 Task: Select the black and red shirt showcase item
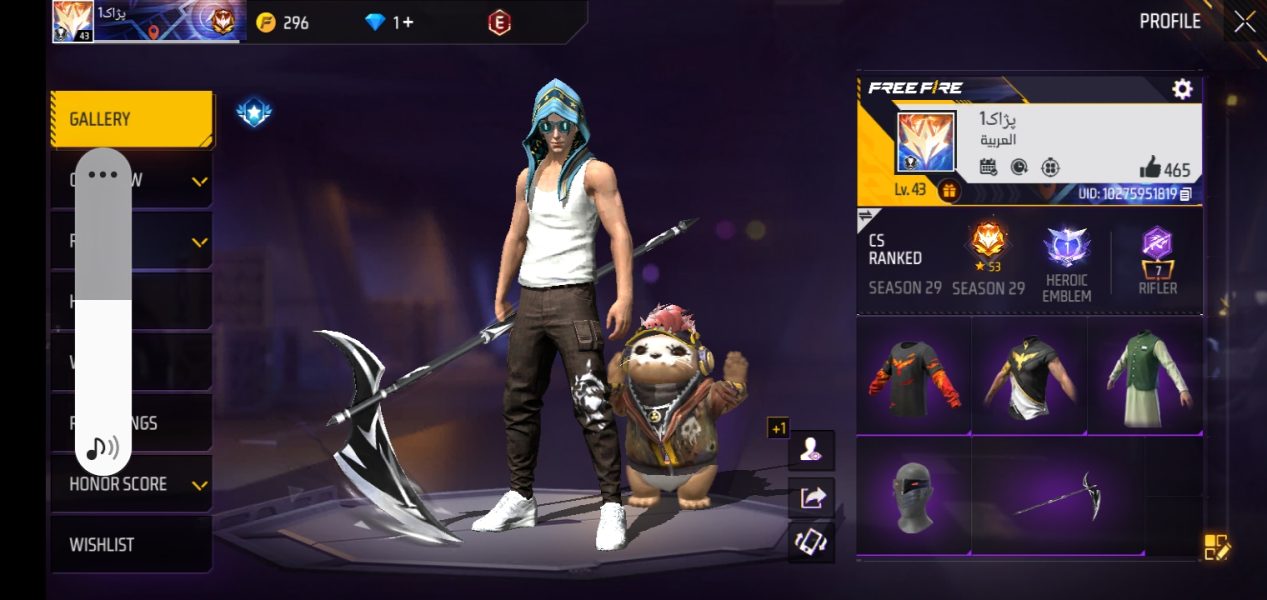914,377
